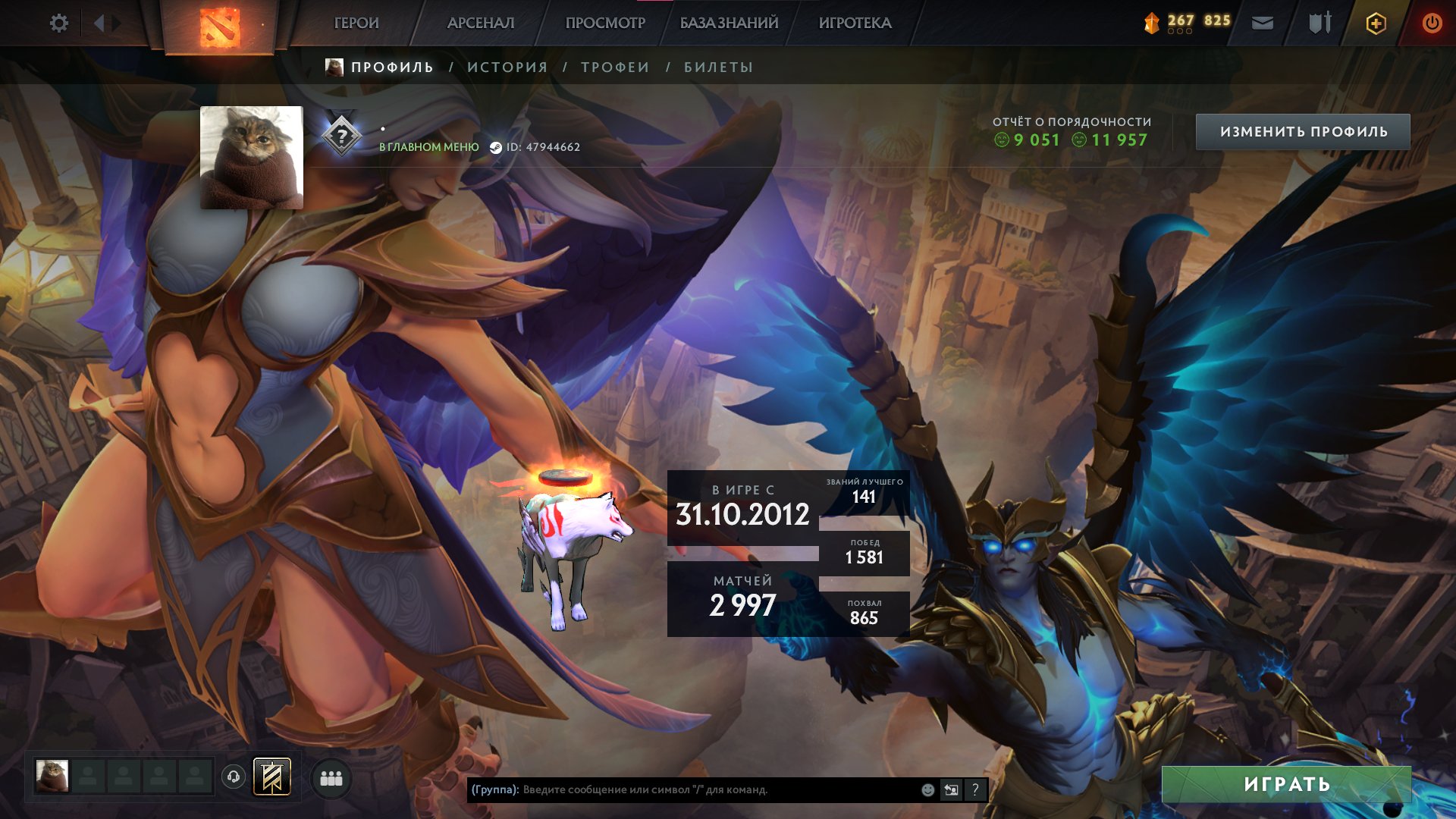Screen dimensions: 1456x819
Task: Switch to the ТРОФЕИ tab
Action: (x=615, y=67)
